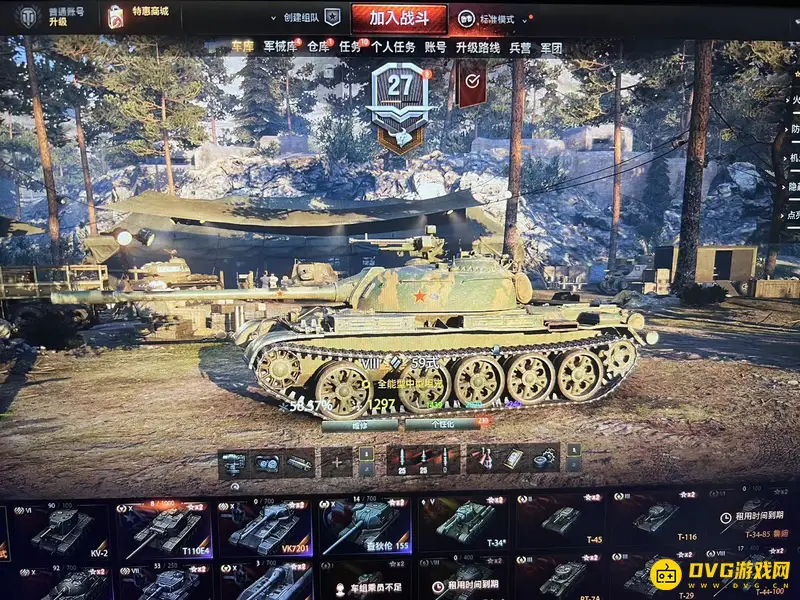Click the red 加入战斗 battle button
The height and width of the screenshot is (600, 800).
[x=398, y=18]
